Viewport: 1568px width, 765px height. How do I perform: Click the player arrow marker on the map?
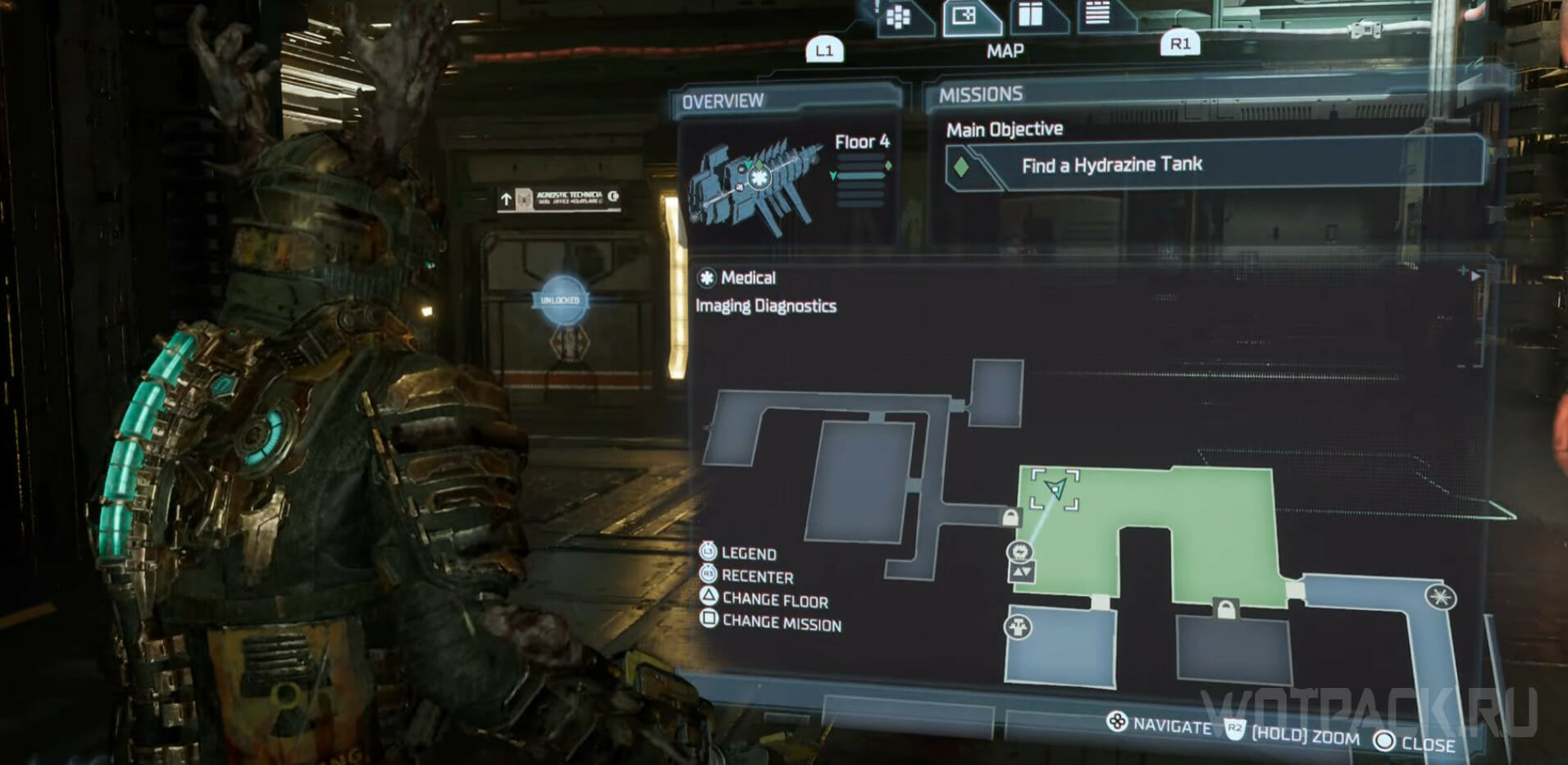[1056, 489]
